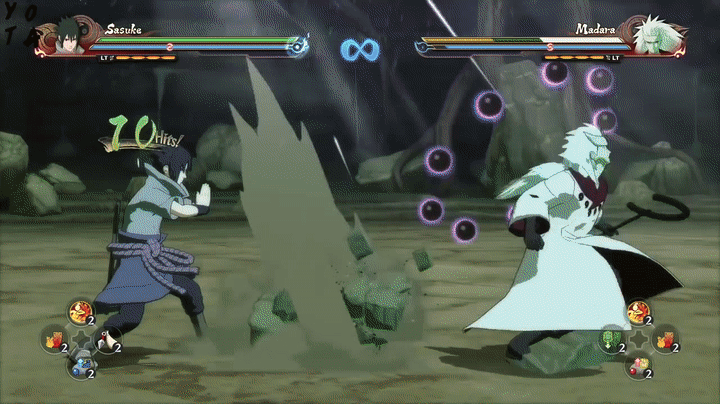
Task: Select Sasuke's kunai and paper item slot
Action: click(x=108, y=340)
